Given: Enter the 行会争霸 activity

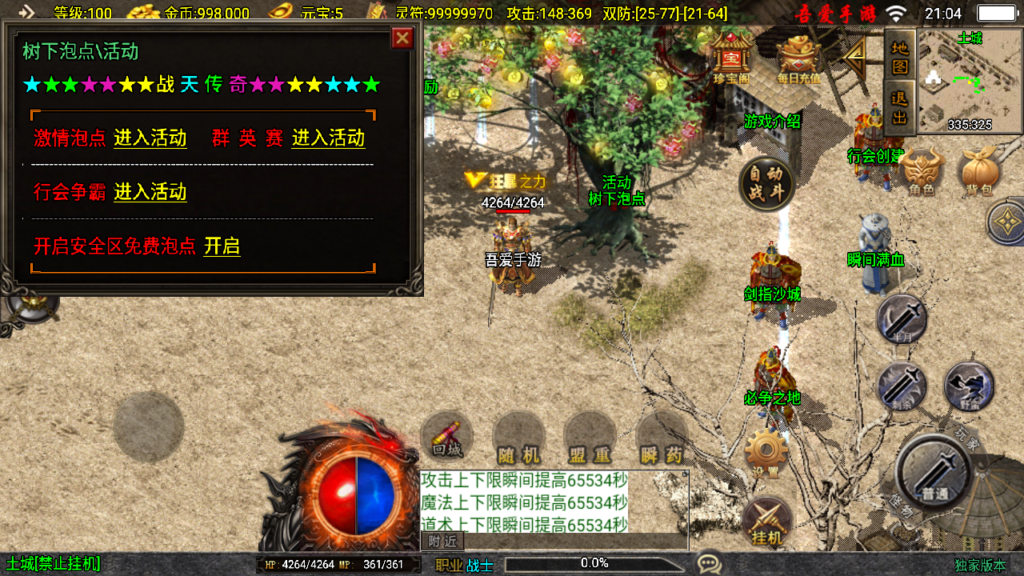Looking at the screenshot, I should [x=150, y=192].
